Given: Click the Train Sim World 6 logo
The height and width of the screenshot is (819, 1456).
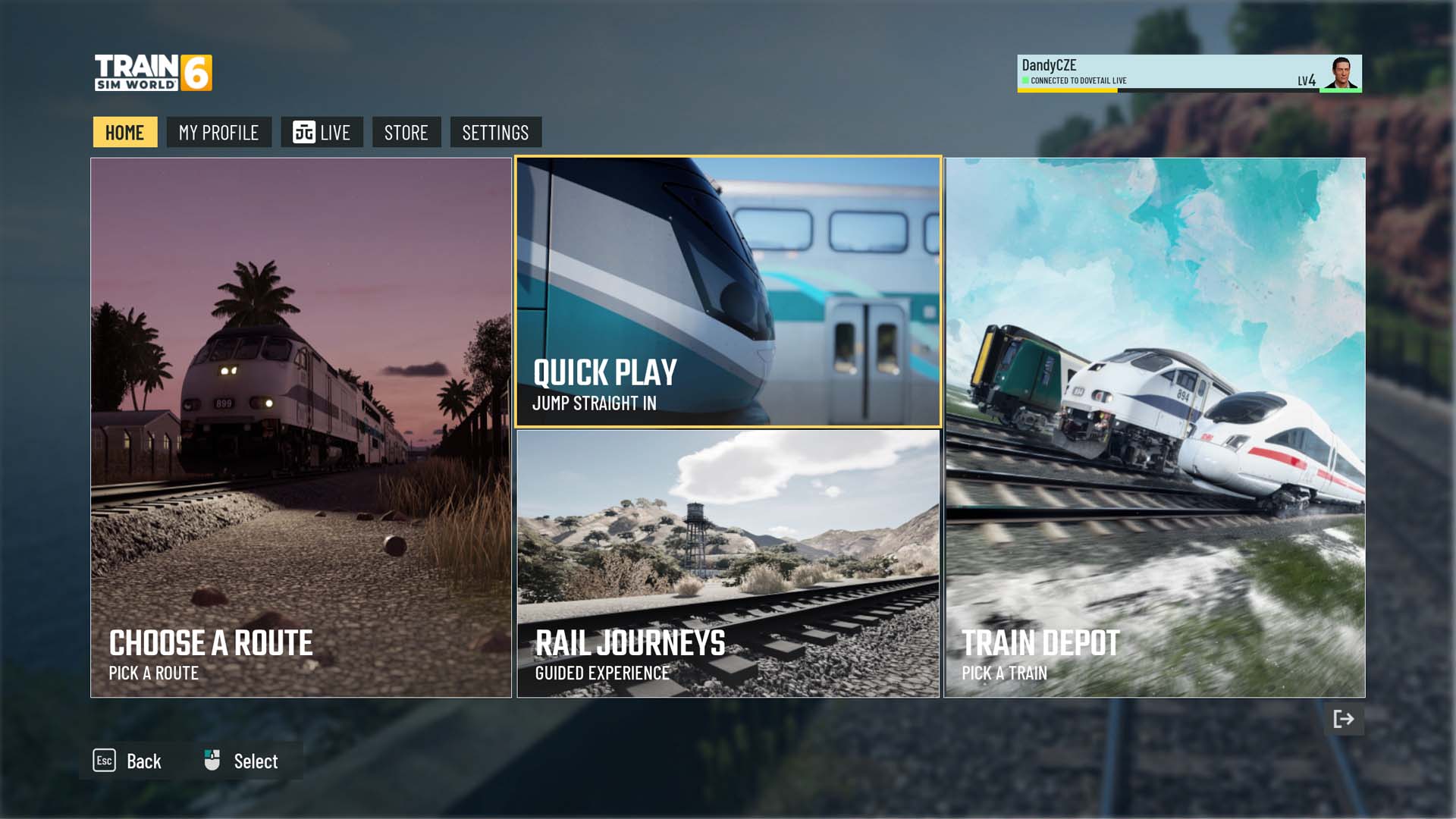Looking at the screenshot, I should click(x=153, y=73).
